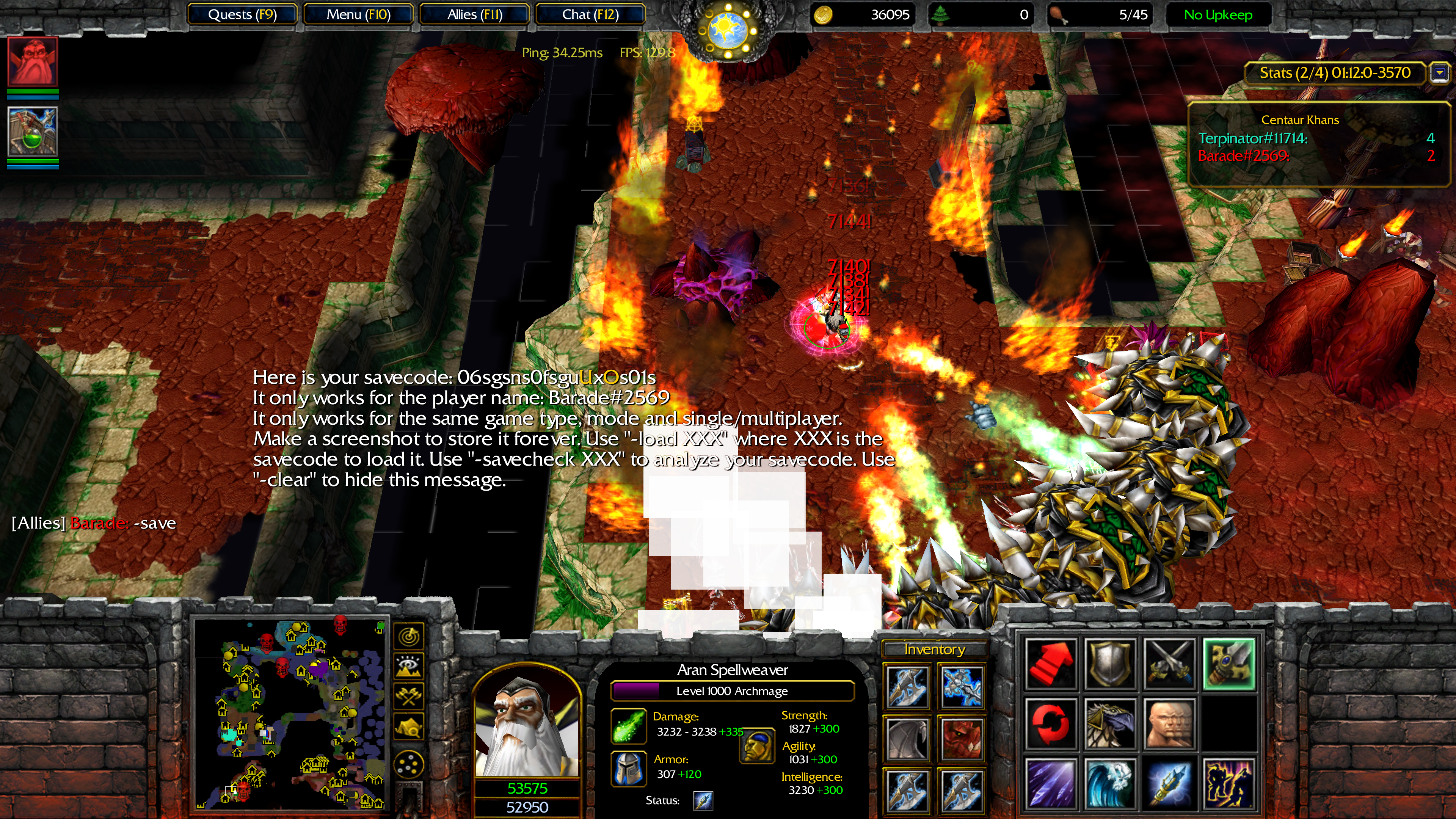Image resolution: width=1456 pixels, height=819 pixels.
Task: Select the green potion unit portrait
Action: [33, 132]
